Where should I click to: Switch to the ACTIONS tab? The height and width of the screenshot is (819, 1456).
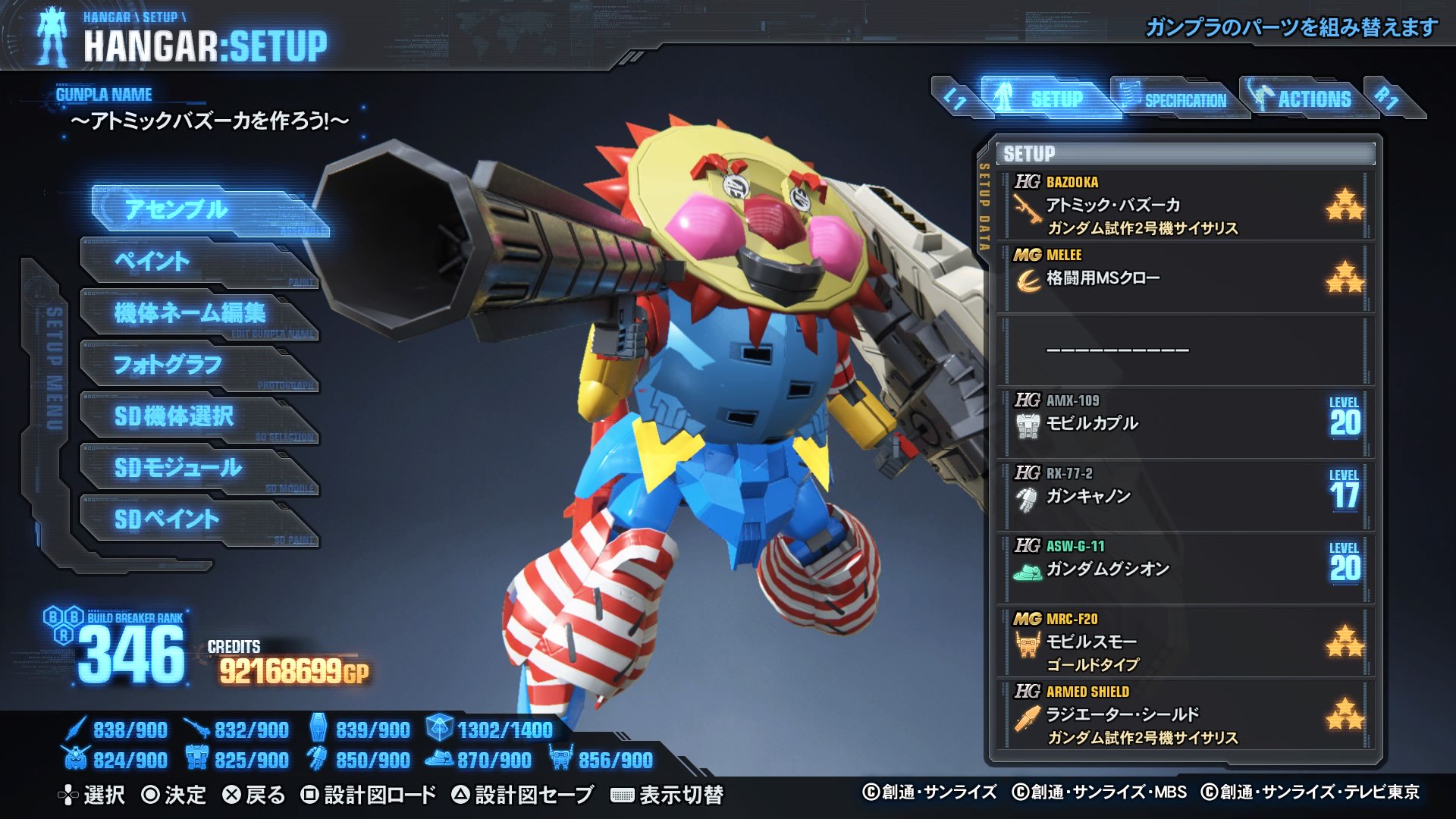pos(1313,97)
